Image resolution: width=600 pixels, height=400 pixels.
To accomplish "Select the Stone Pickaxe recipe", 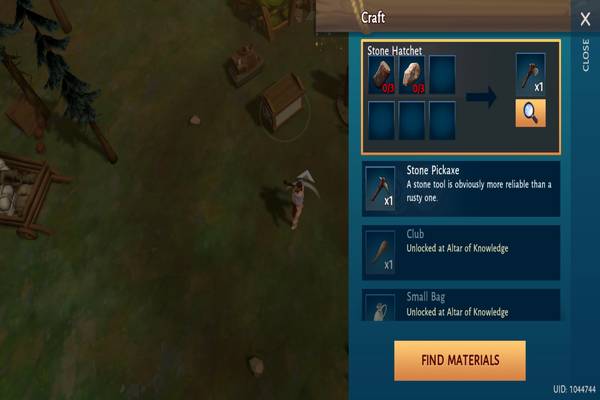I will click(x=461, y=188).
